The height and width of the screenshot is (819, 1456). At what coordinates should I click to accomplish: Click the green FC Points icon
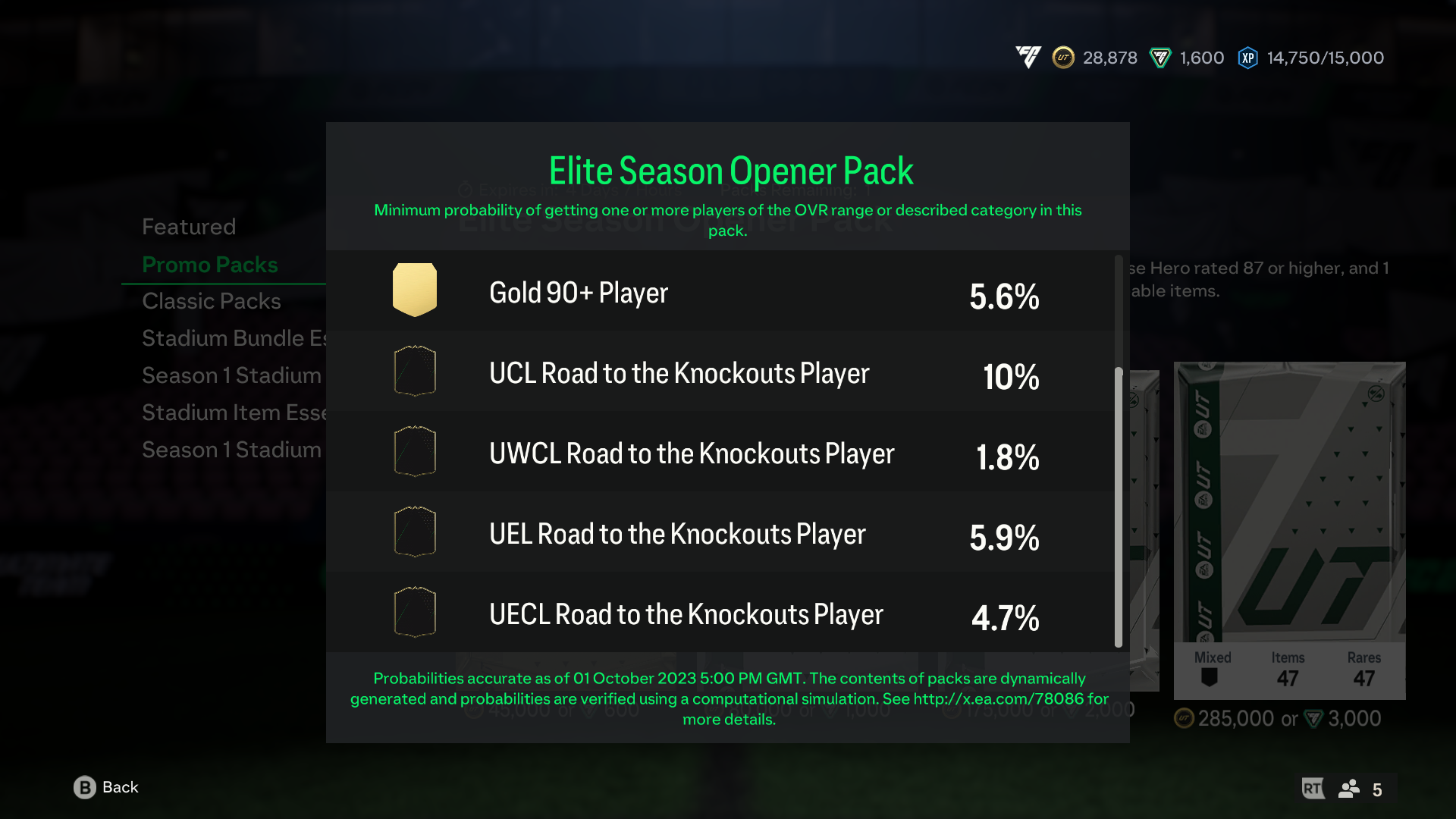[x=1159, y=58]
